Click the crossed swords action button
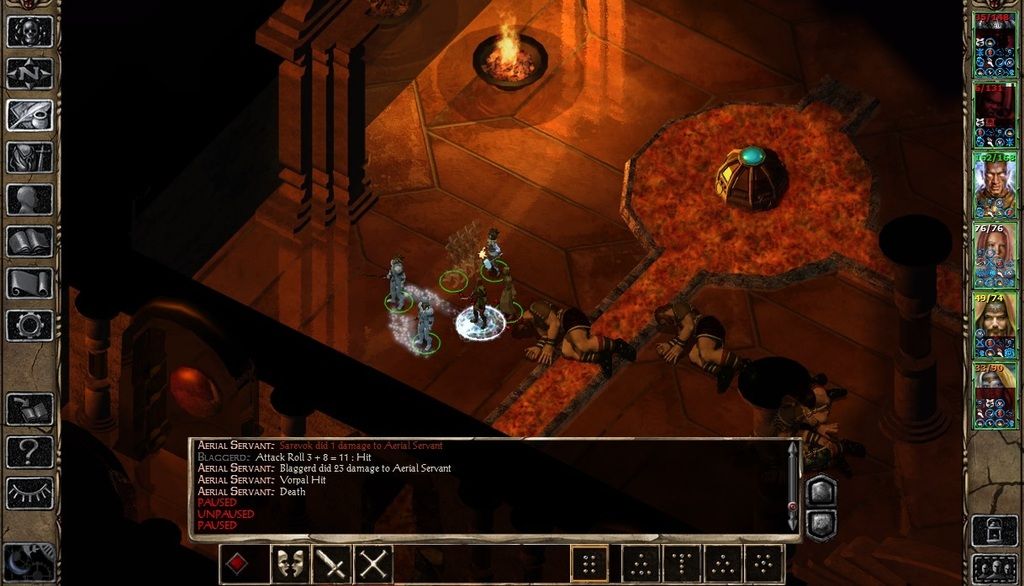This screenshot has height=586, width=1024. 373,565
